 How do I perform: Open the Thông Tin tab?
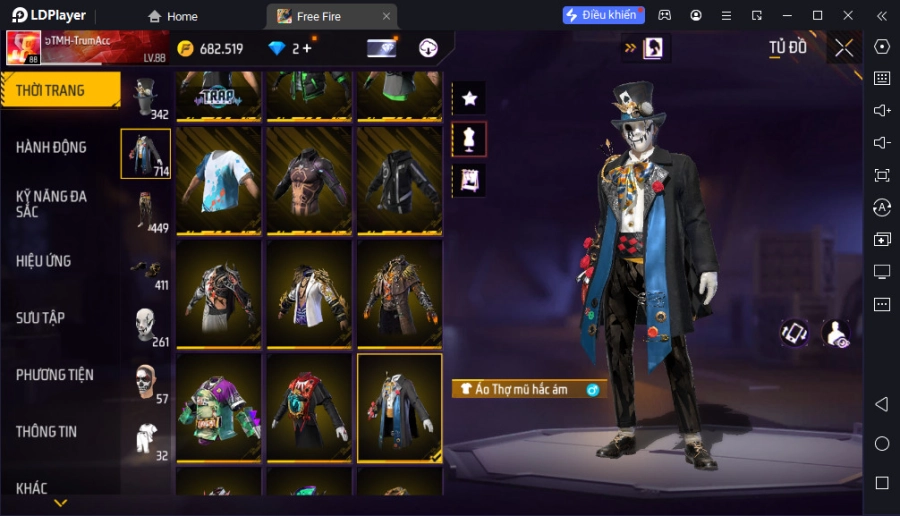47,432
